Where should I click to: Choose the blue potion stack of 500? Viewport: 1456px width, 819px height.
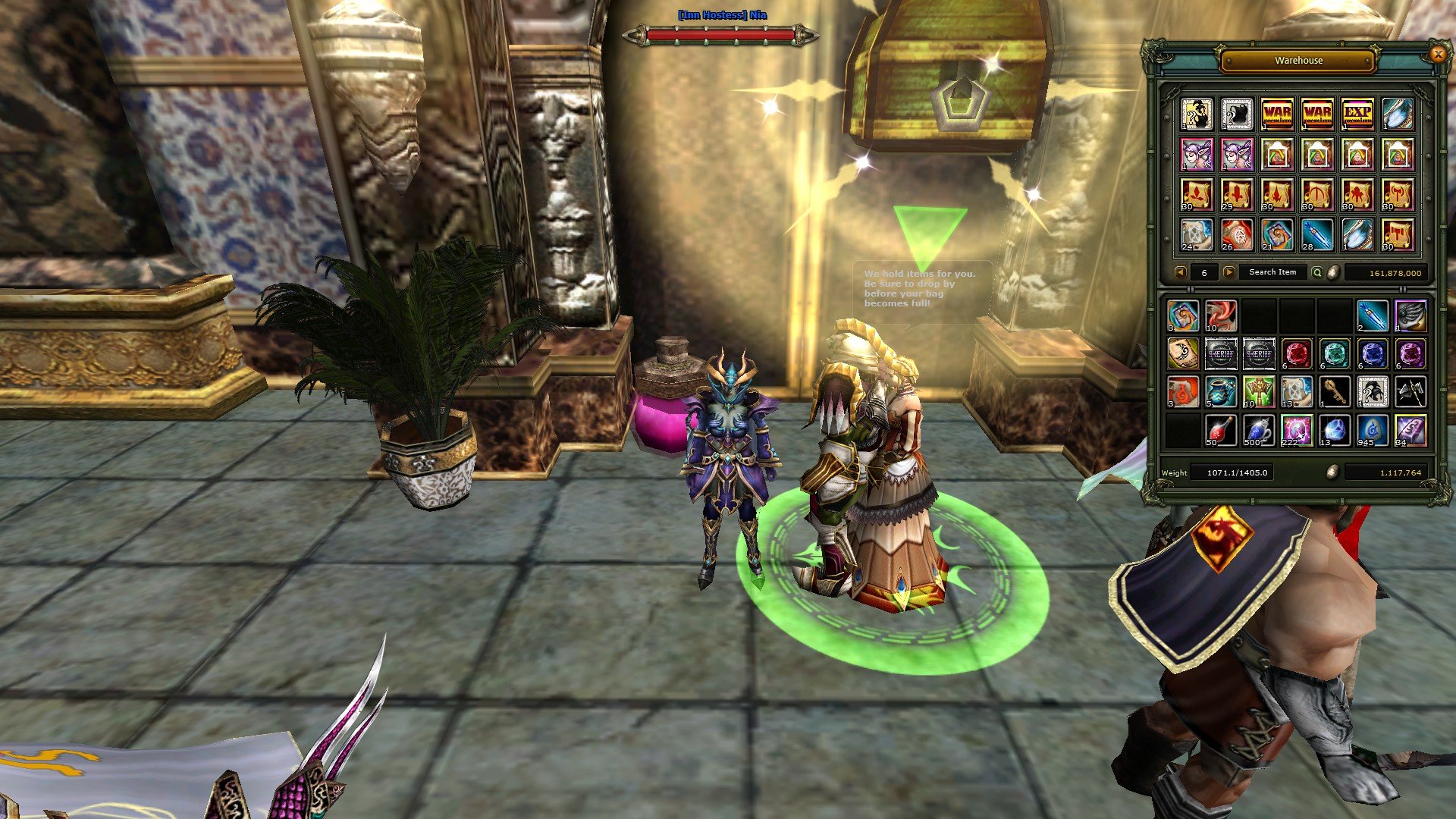[1259, 430]
